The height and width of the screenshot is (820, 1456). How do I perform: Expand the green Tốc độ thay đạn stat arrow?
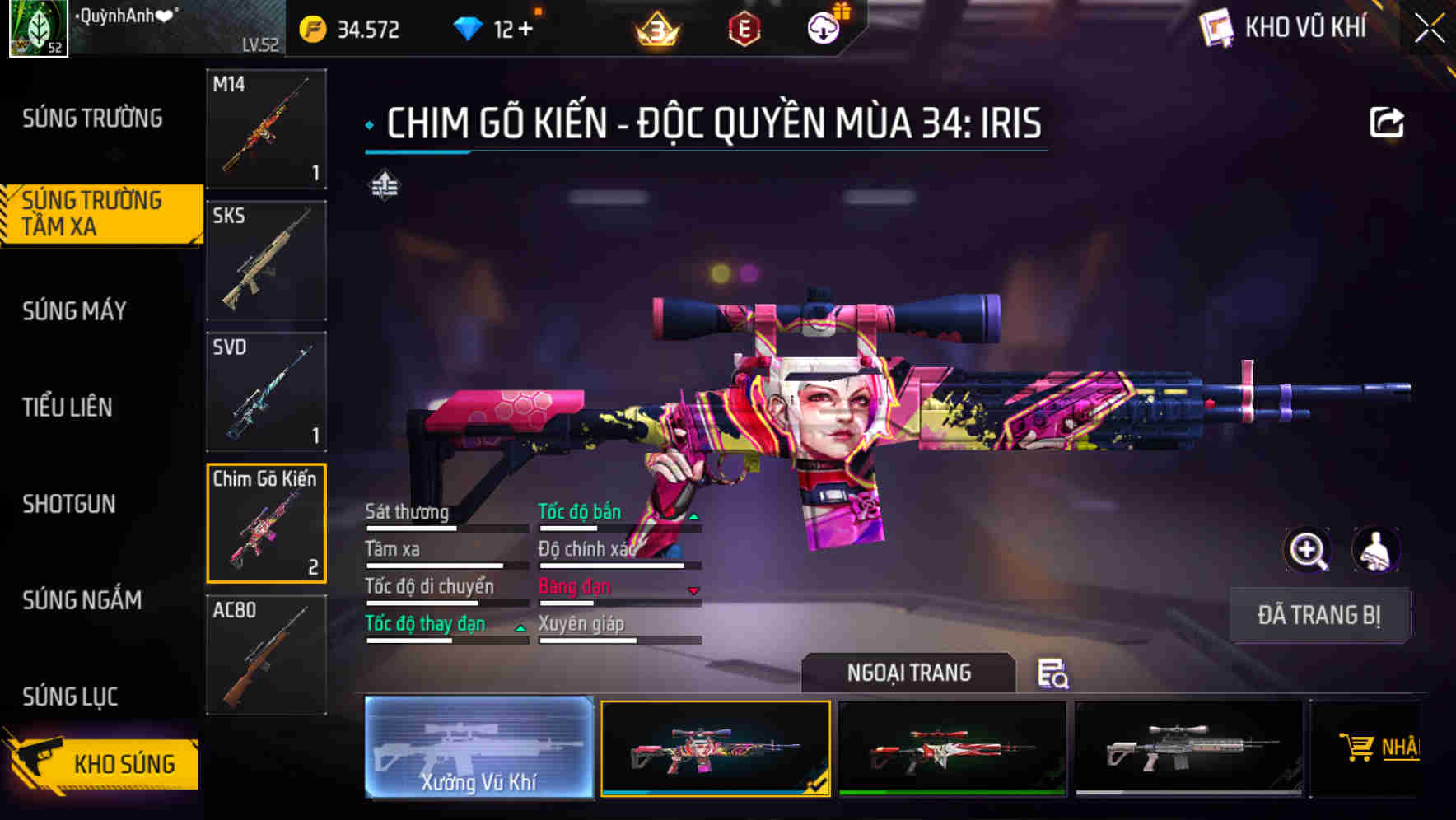pyautogui.click(x=520, y=629)
